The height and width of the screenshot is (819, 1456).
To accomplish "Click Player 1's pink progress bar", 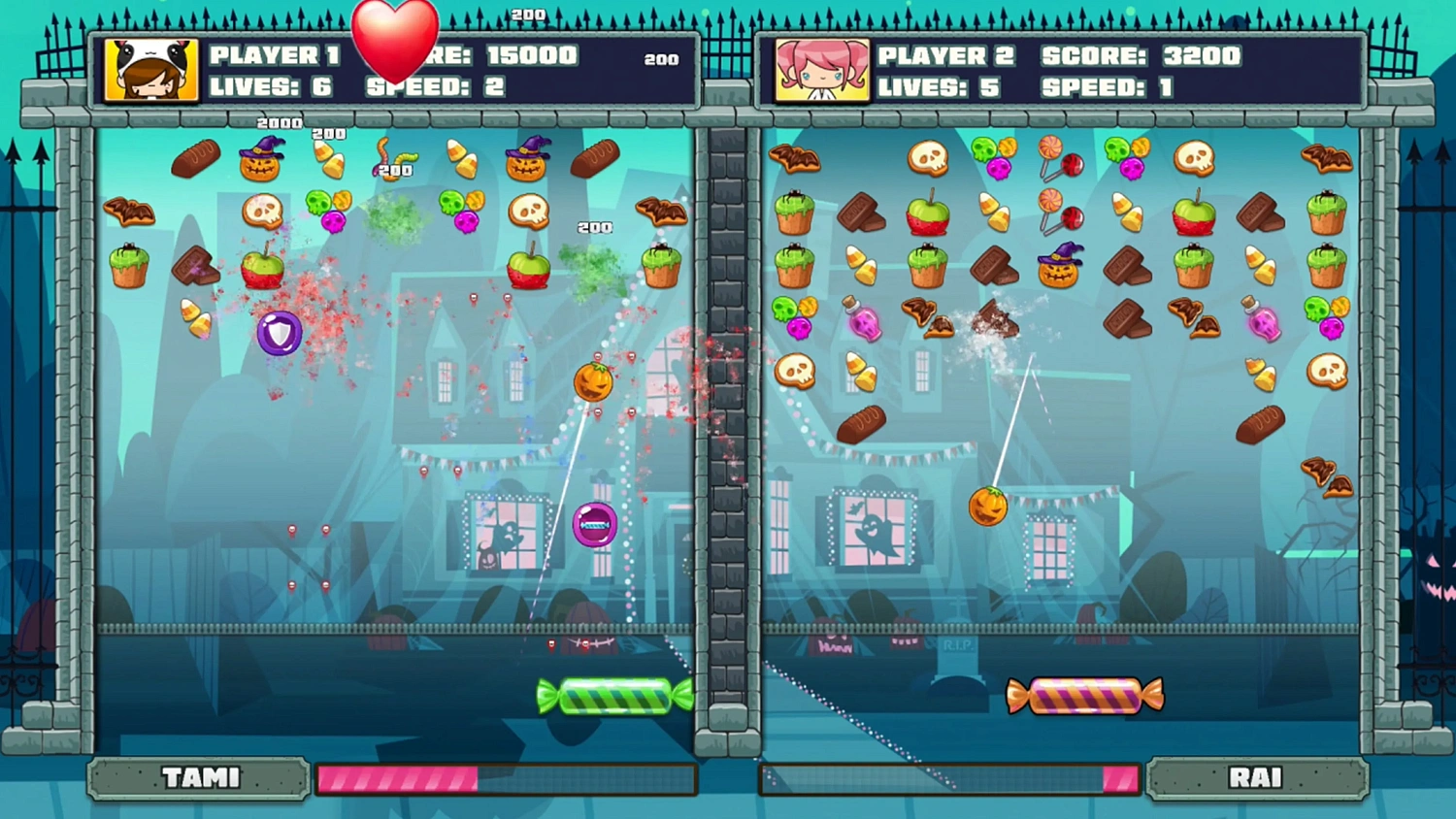I will click(x=398, y=777).
